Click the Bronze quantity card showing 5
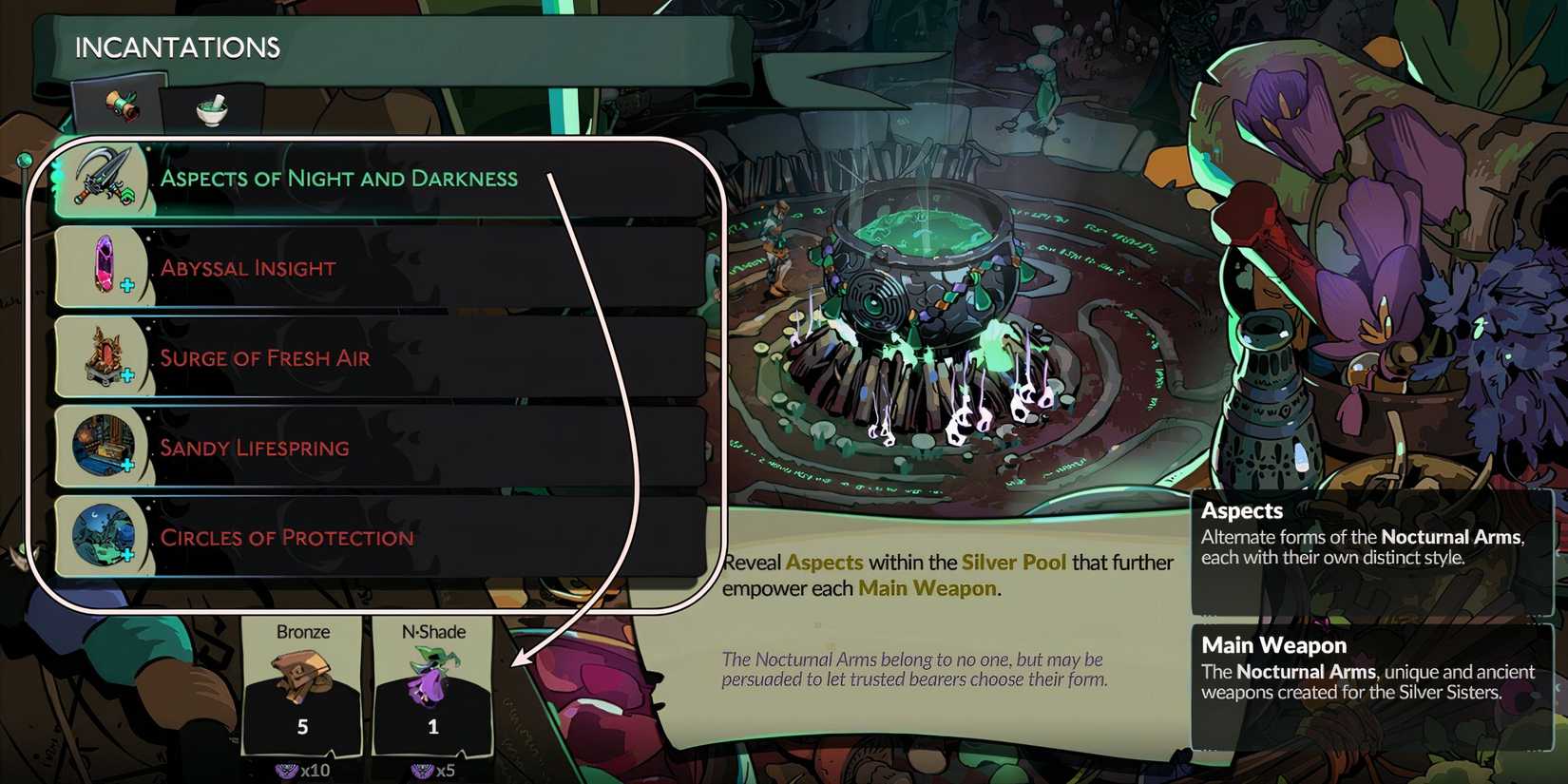The height and width of the screenshot is (784, 1568). coord(302,725)
